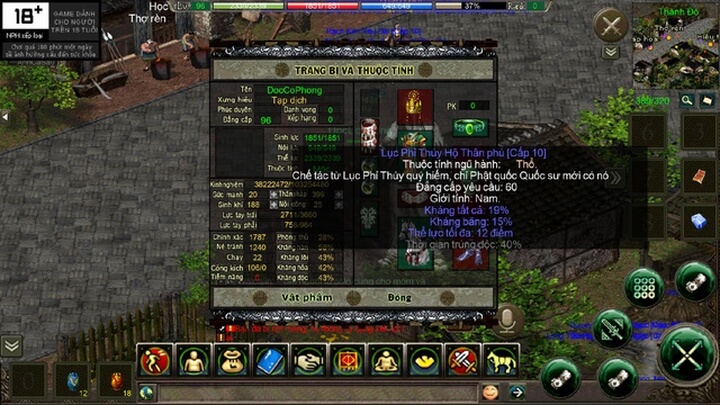Viewport: 720px width, 405px height.
Task: Use the blue potion quick slot
Action: pyautogui.click(x=72, y=380)
